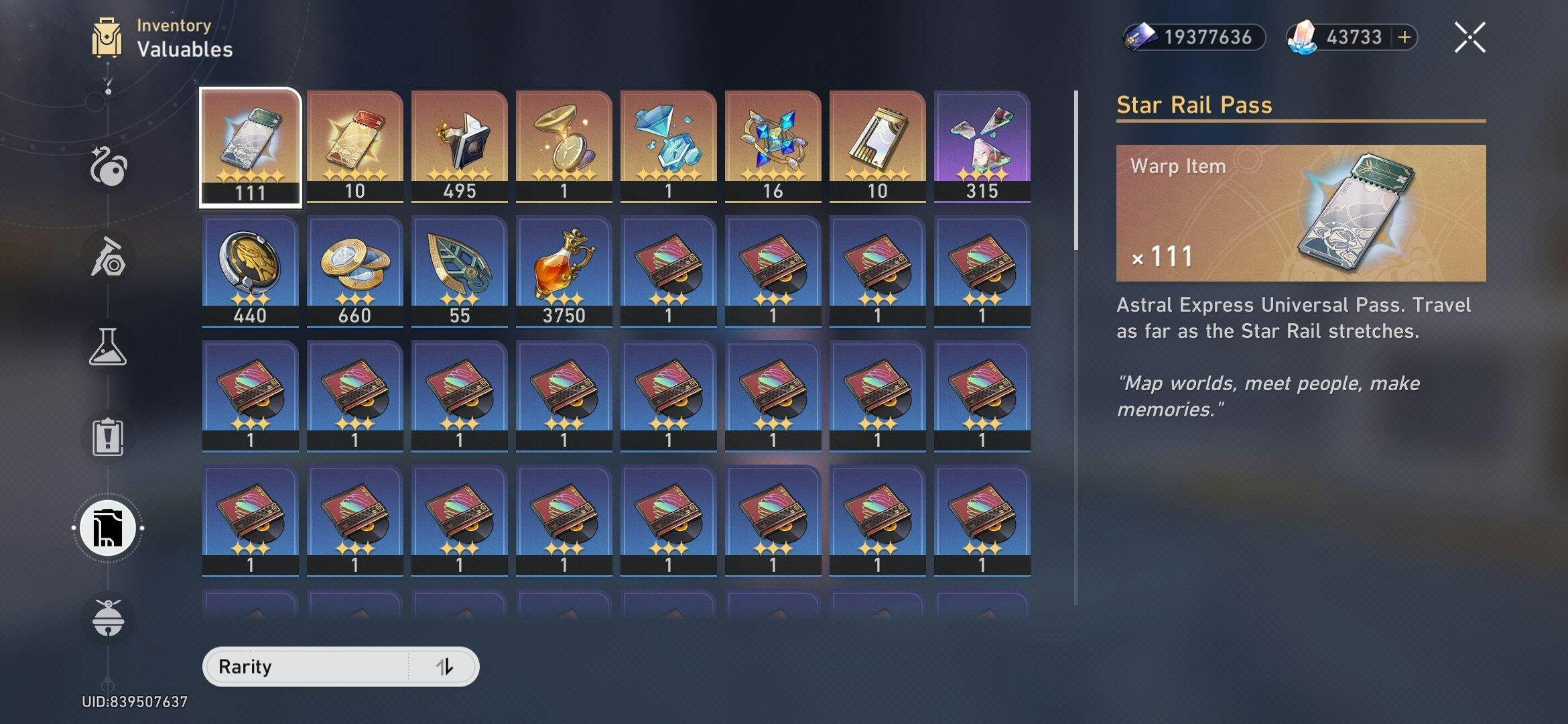
Task: Switch to the second sidebar category tab
Action: [x=108, y=257]
